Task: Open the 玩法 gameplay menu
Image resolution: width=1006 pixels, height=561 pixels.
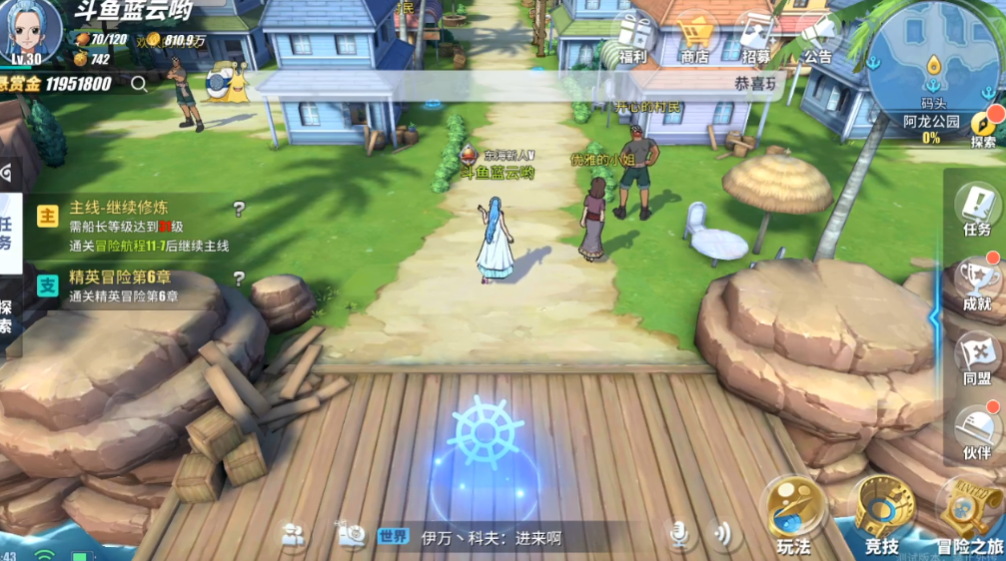Action: (793, 515)
